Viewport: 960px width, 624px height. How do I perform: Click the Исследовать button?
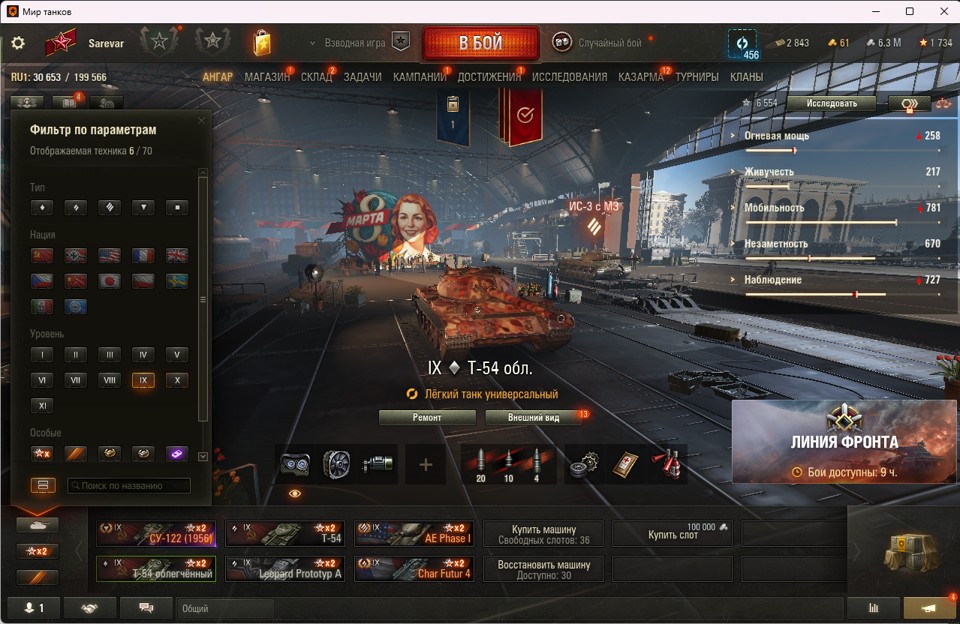[831, 103]
